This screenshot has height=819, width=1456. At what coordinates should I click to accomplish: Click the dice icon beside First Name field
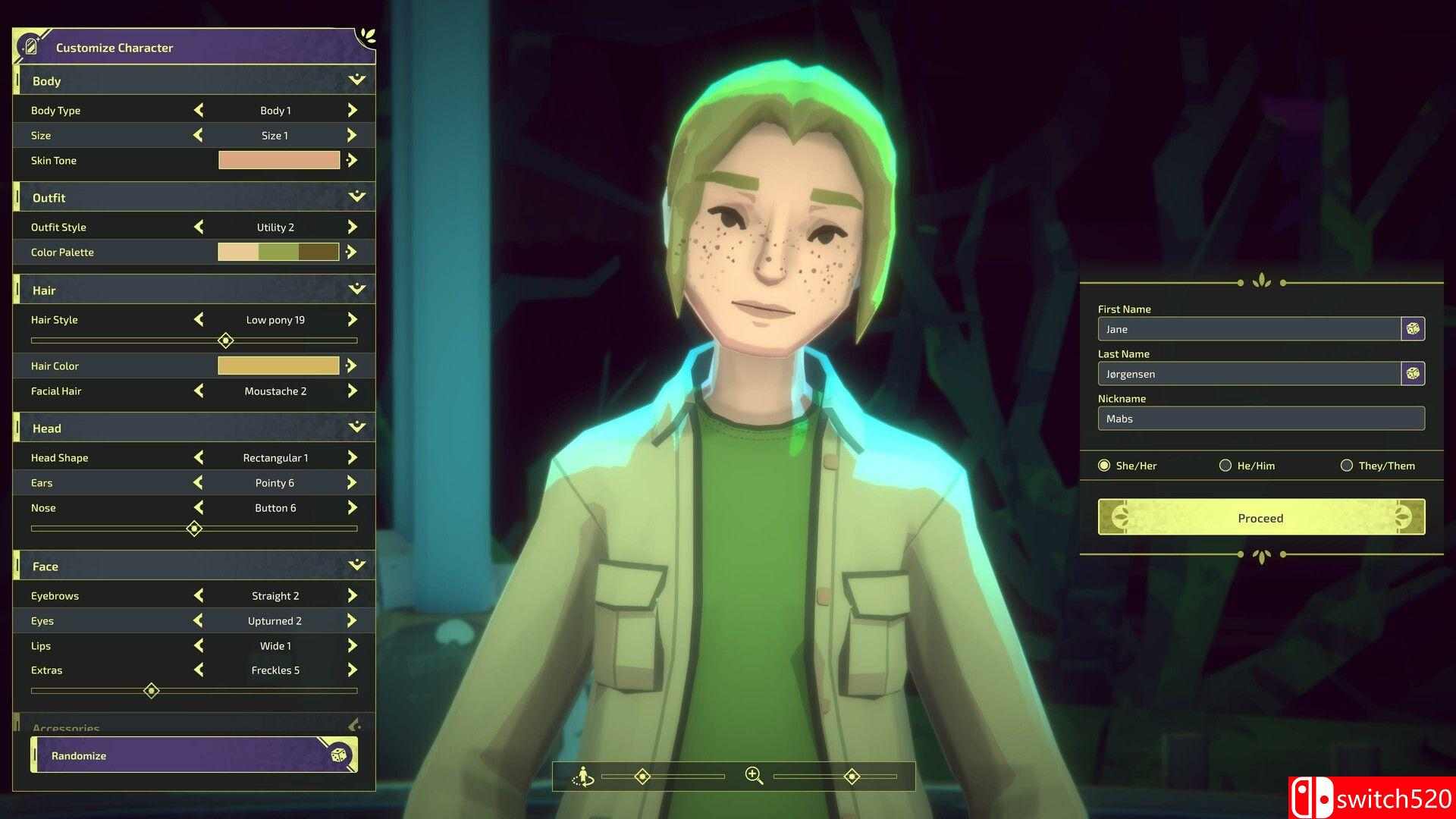(1412, 328)
